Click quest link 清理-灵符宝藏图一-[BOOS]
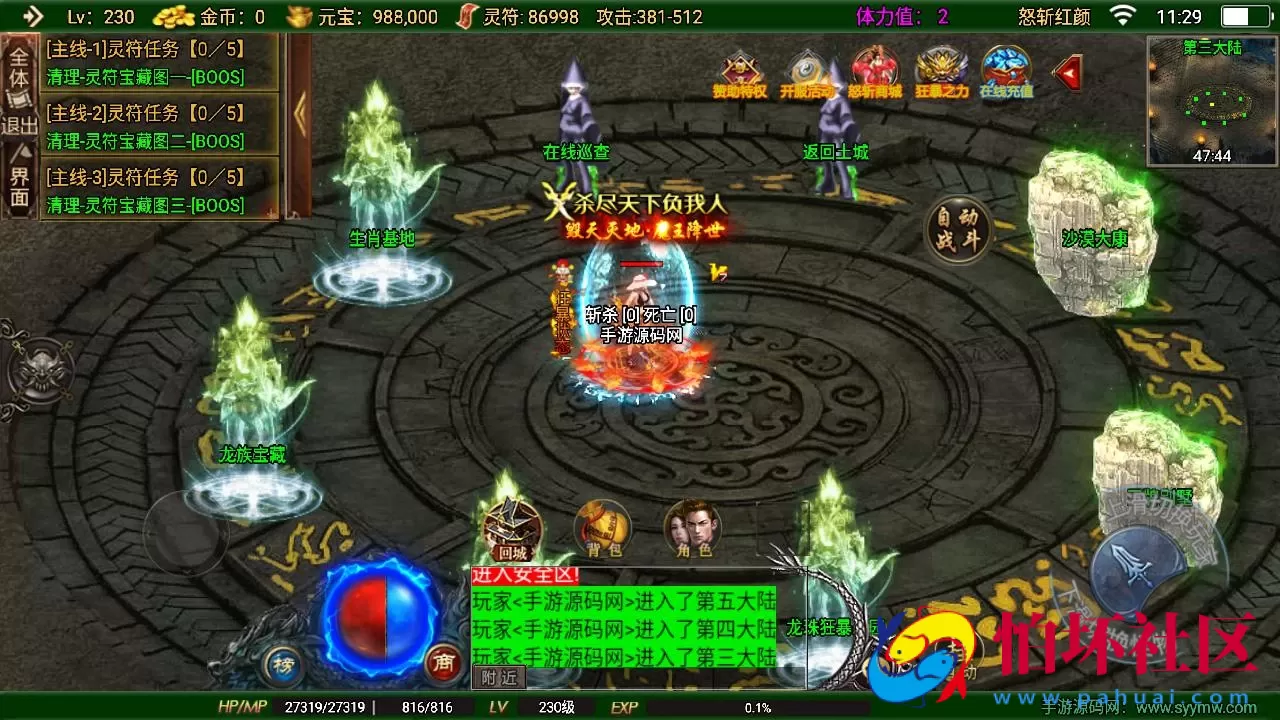Viewport: 1280px width, 720px height. tap(142, 78)
